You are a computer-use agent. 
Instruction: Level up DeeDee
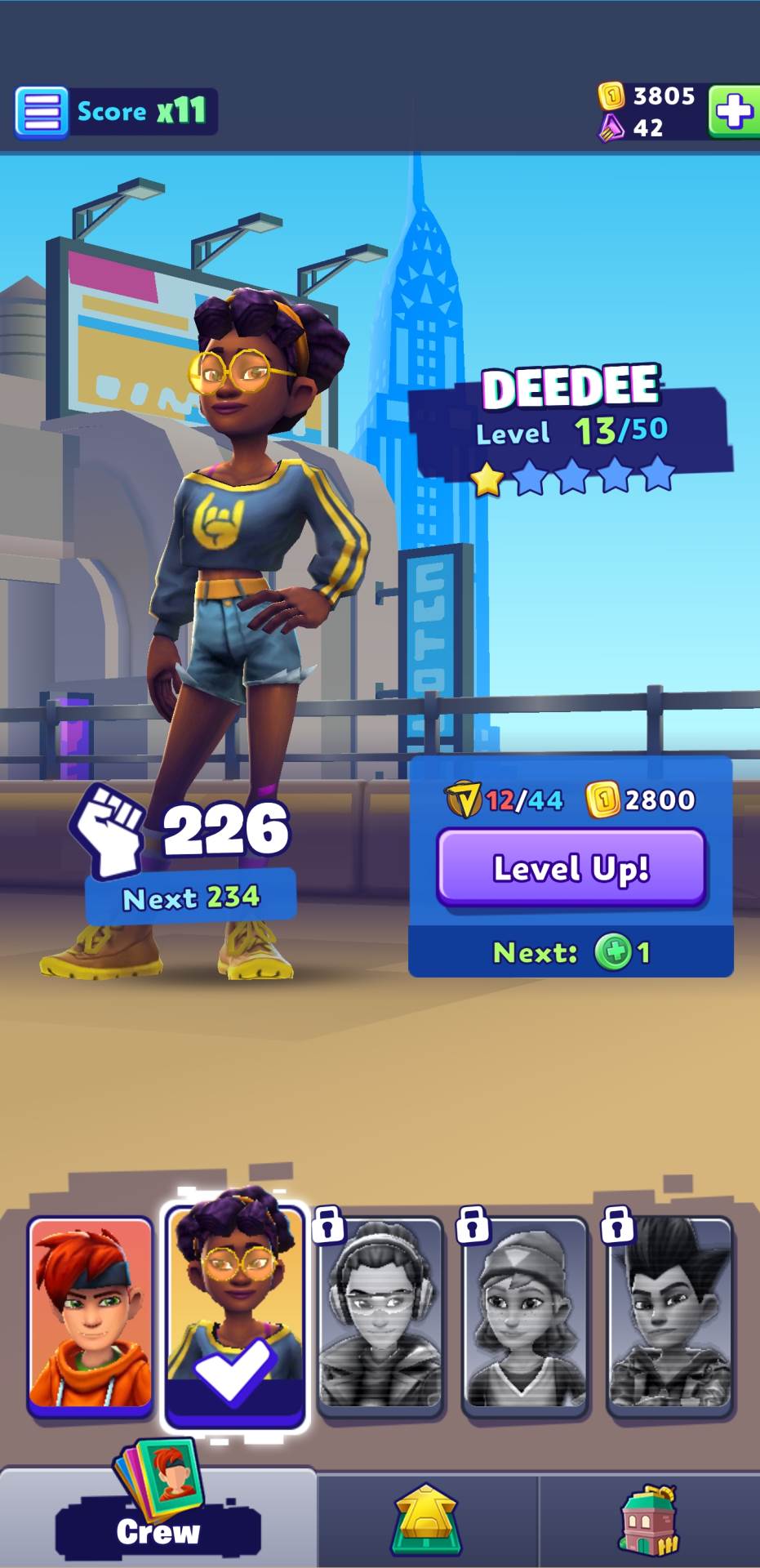[571, 868]
